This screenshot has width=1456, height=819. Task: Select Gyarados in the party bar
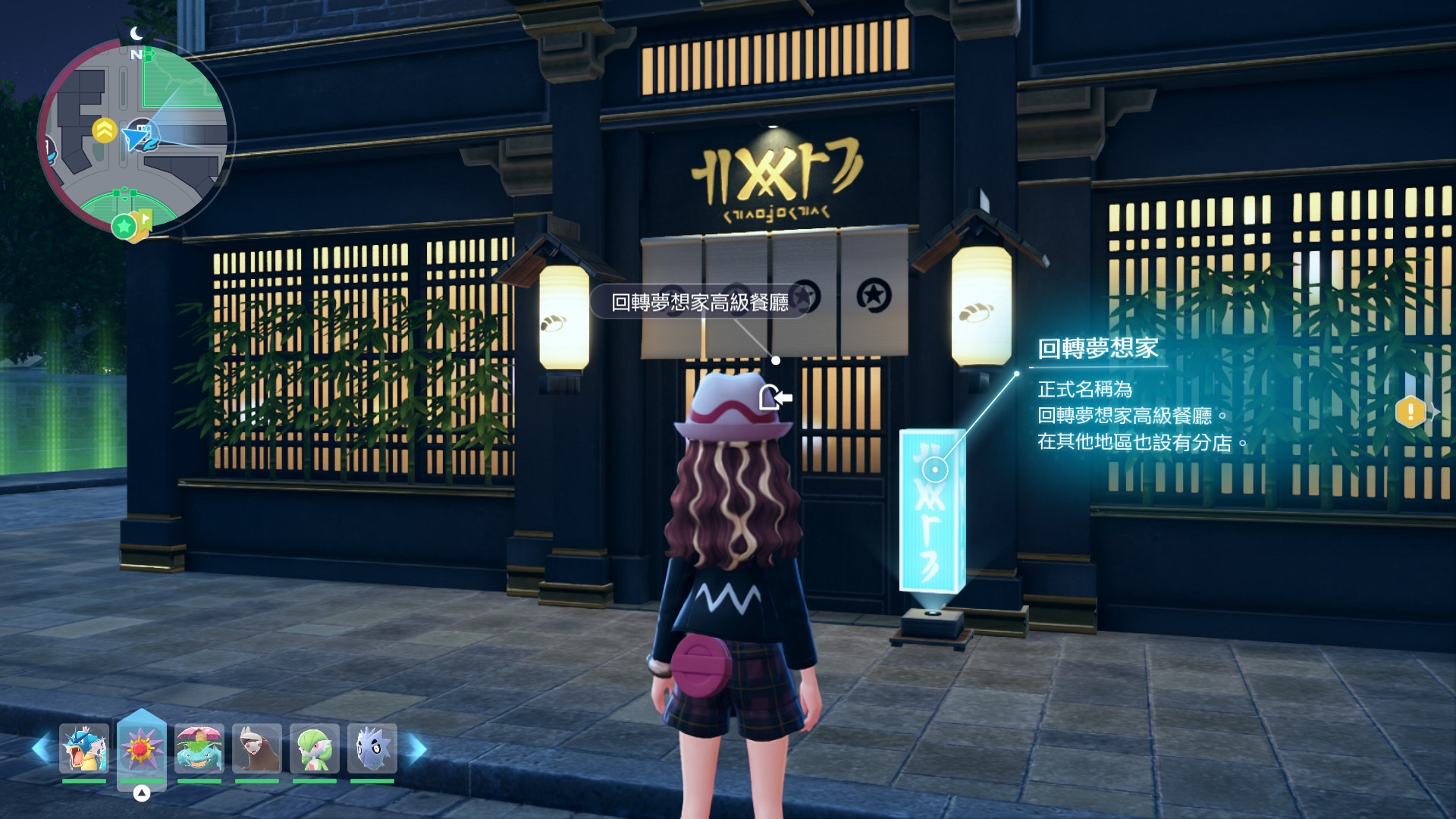pos(84,748)
